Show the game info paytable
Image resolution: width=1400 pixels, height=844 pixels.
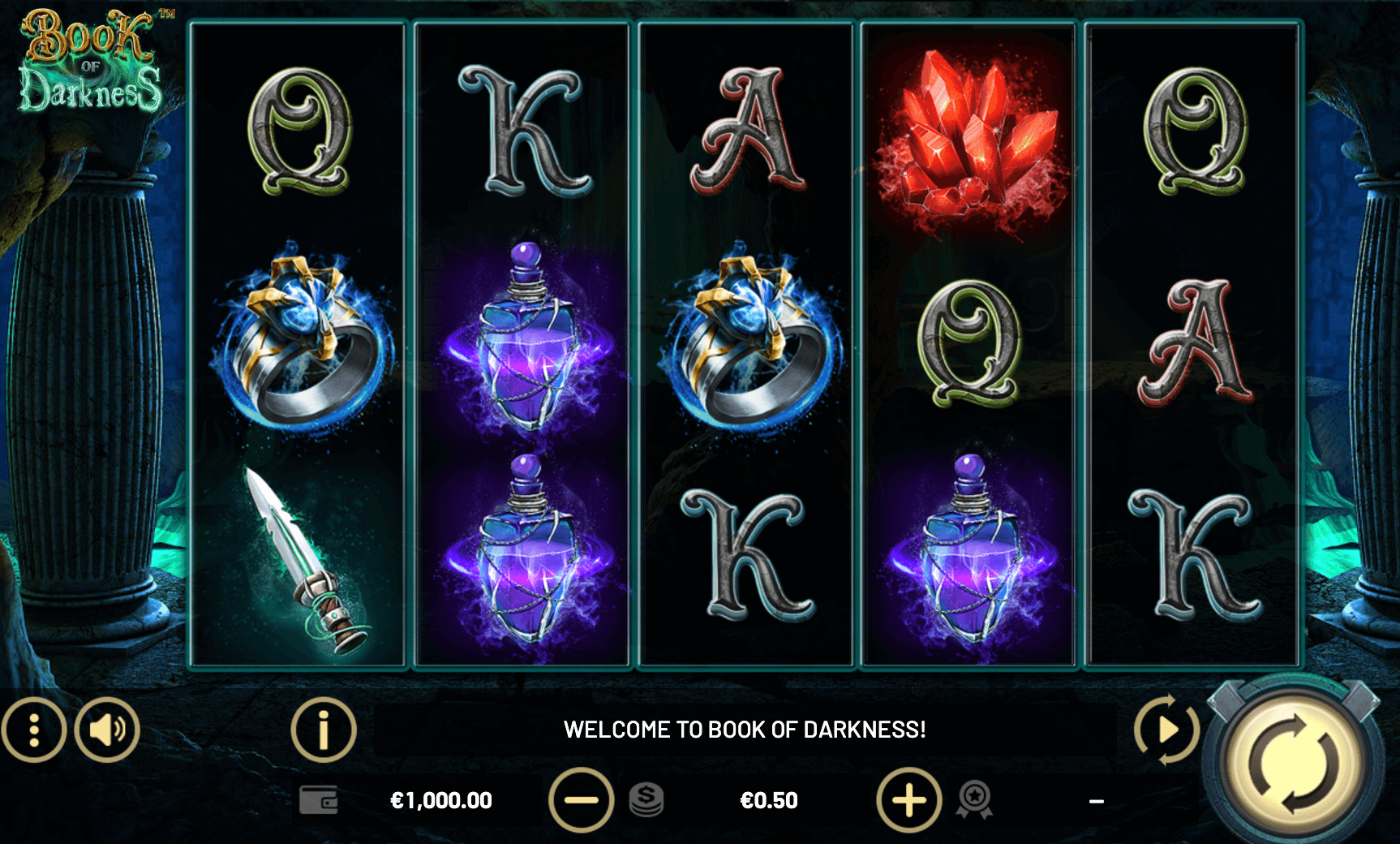(324, 730)
